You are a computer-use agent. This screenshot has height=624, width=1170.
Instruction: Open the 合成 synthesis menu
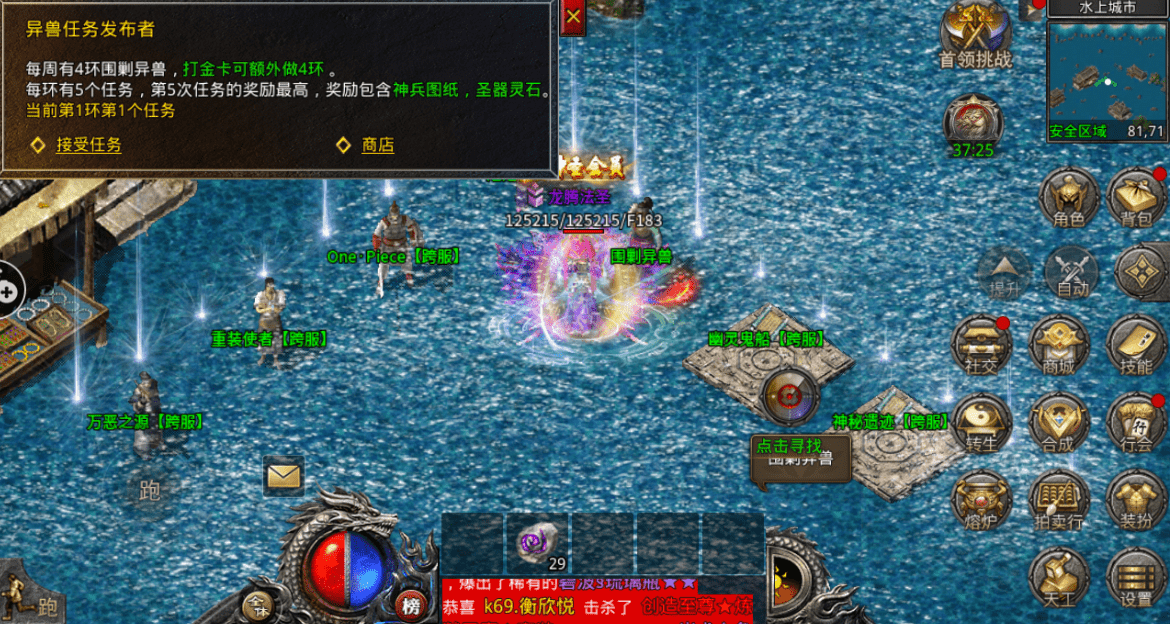click(x=1058, y=423)
